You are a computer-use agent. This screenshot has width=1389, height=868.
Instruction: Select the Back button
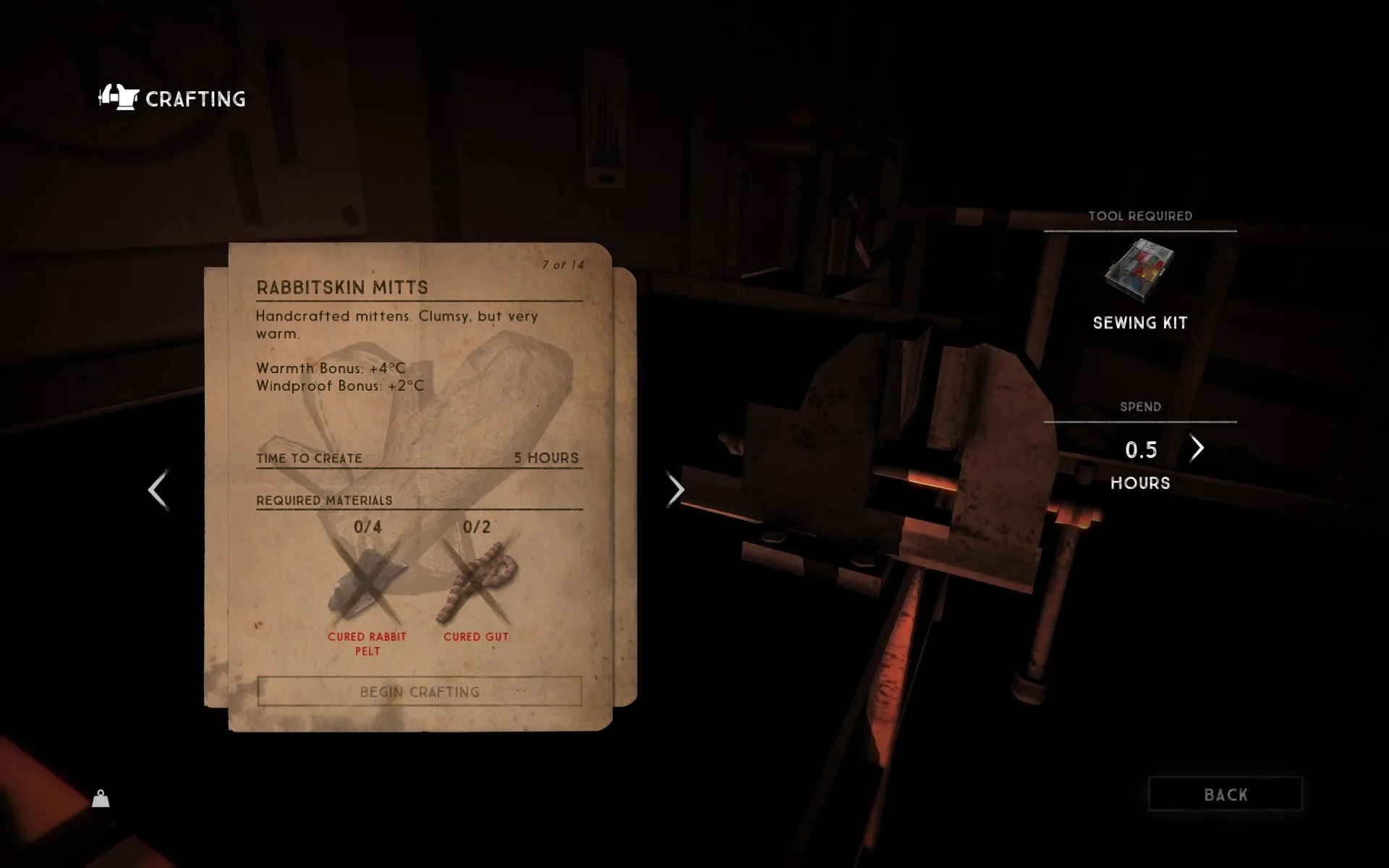1225,793
